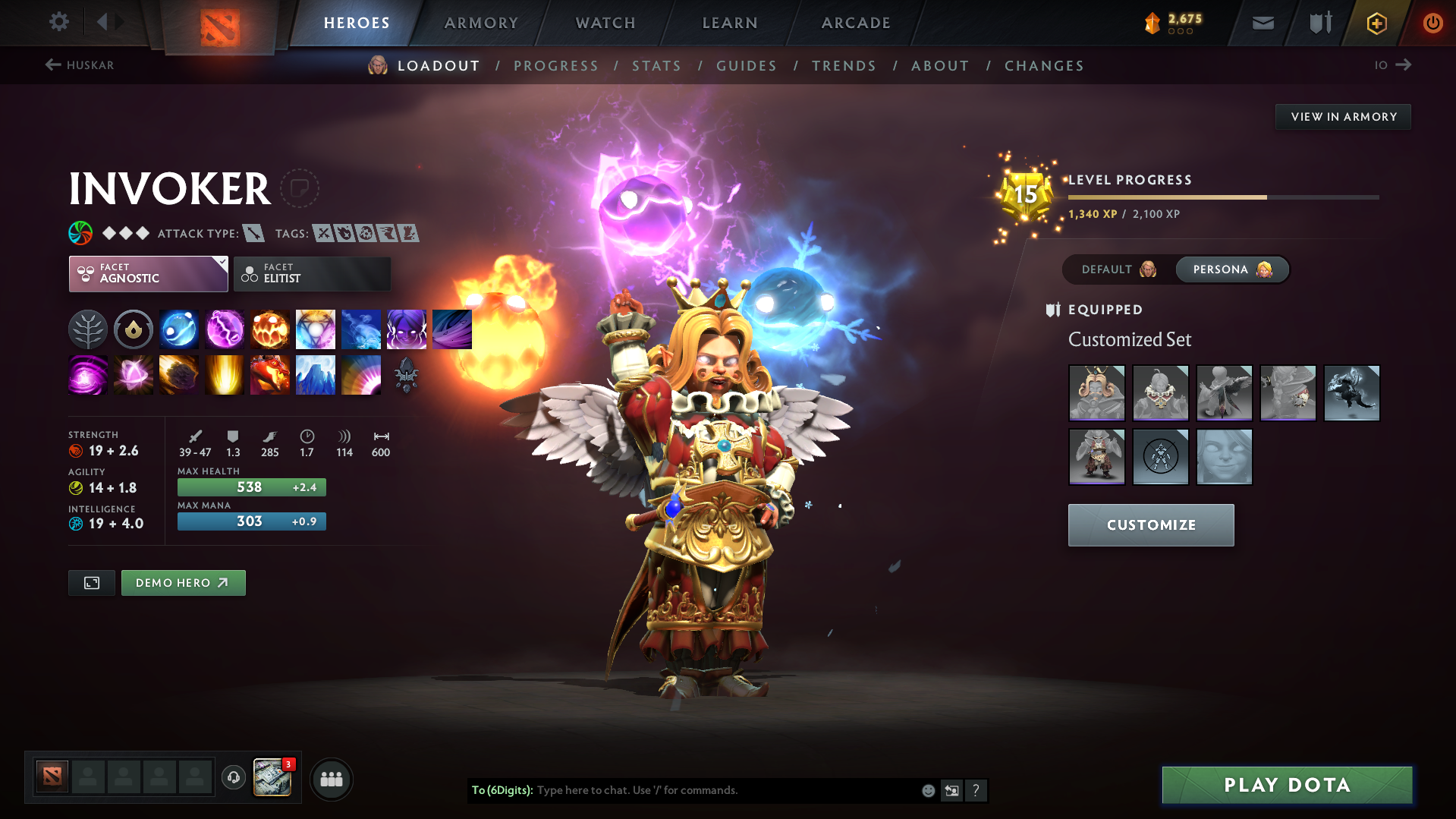Viewport: 1456px width, 819px height.
Task: Click the shards currency counter icon
Action: (1153, 23)
